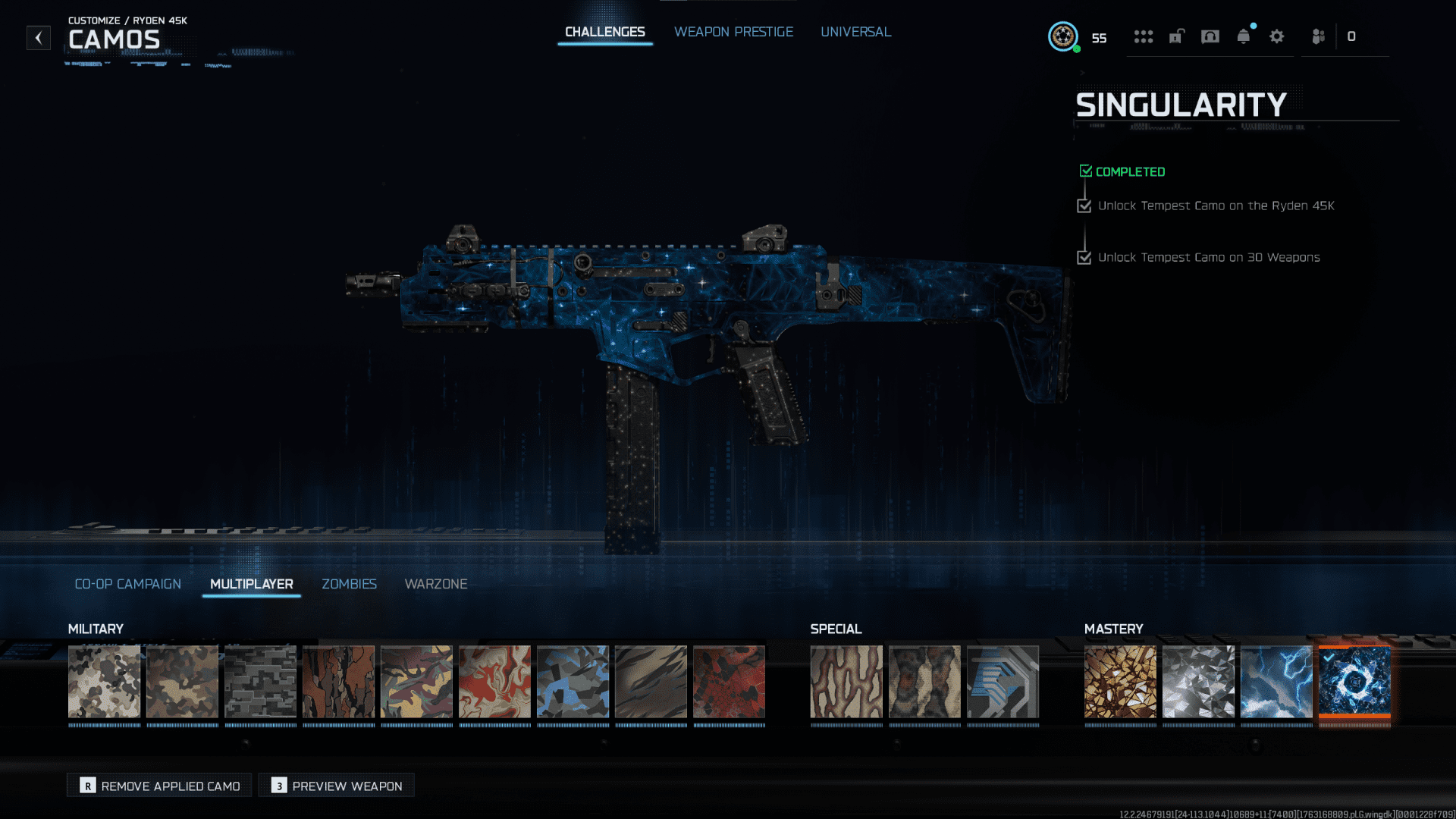1456x819 pixels.
Task: Expand the MASTERY camo category
Action: pos(1113,629)
